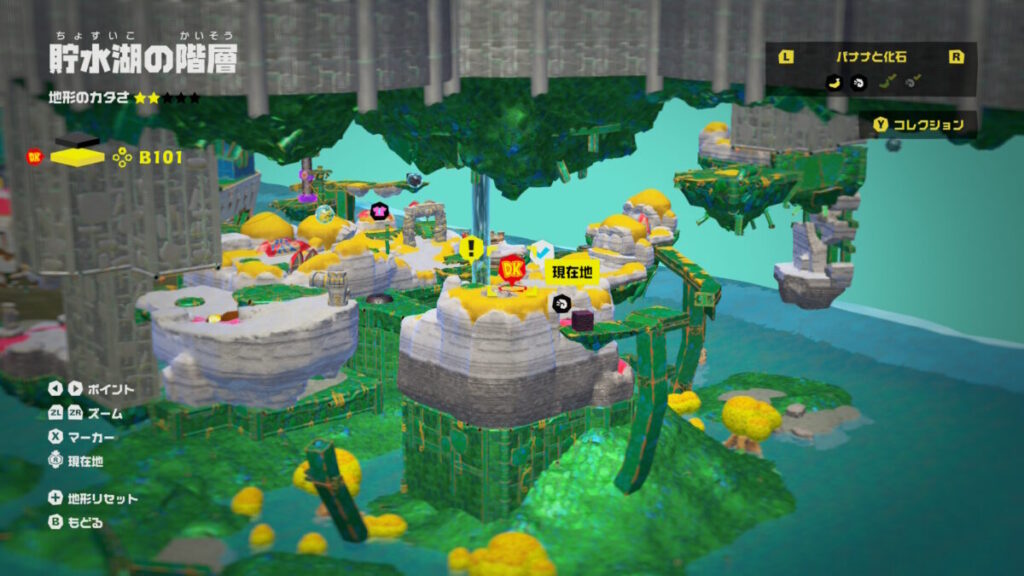Viewport: 1024px width, 576px height.
Task: Select the yellow exclamation mark map marker
Action: tap(471, 248)
